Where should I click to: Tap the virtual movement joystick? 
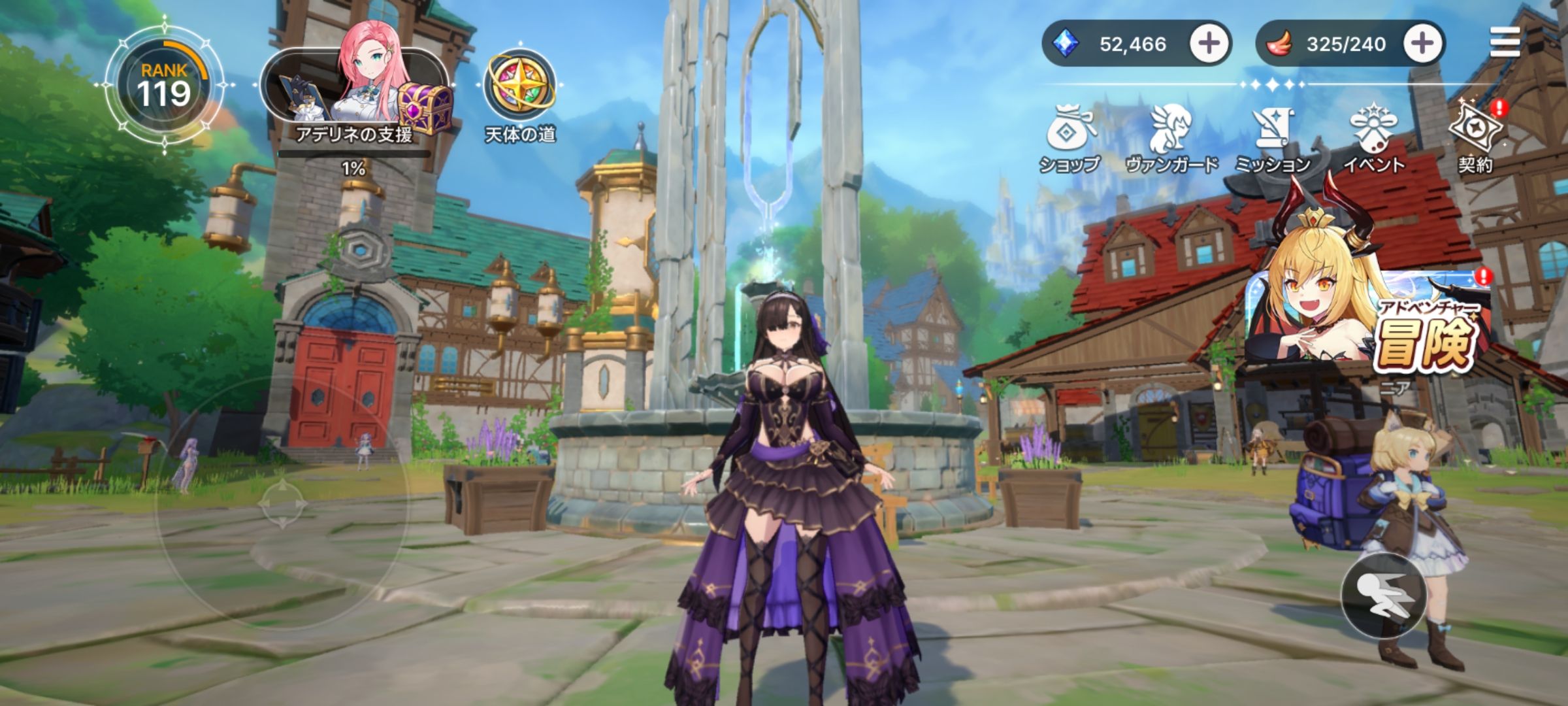[282, 504]
